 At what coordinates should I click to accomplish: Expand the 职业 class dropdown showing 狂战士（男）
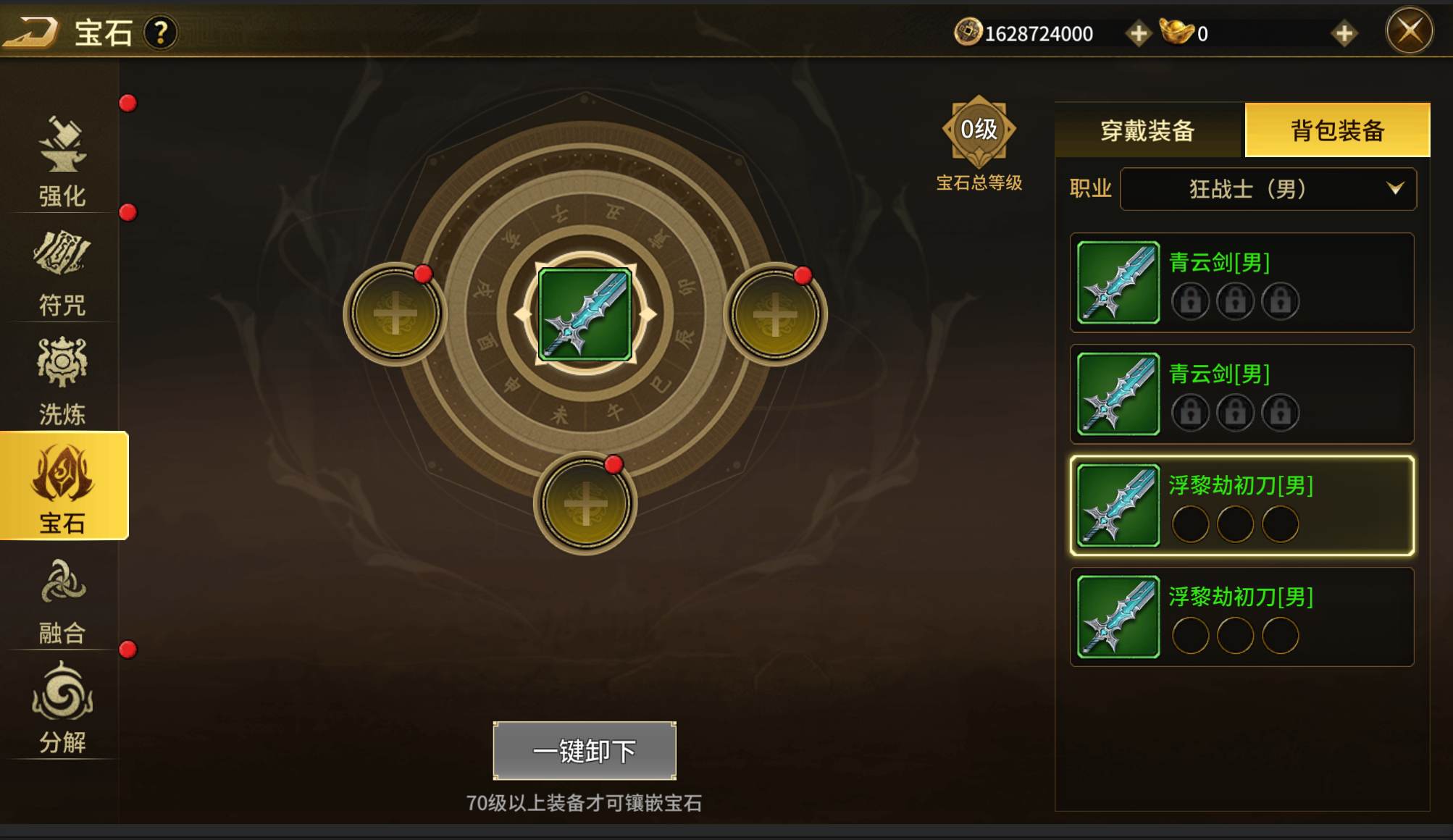[1268, 189]
